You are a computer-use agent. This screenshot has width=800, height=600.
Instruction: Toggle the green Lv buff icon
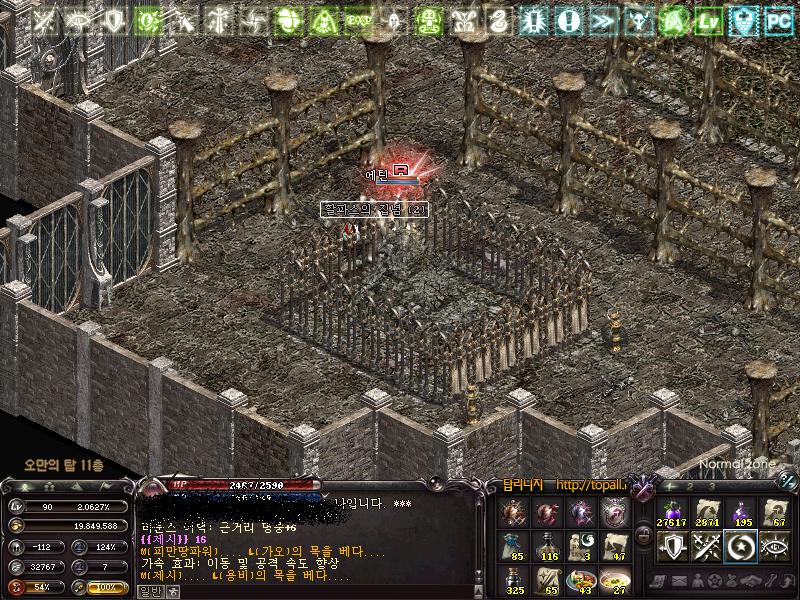[x=708, y=19]
